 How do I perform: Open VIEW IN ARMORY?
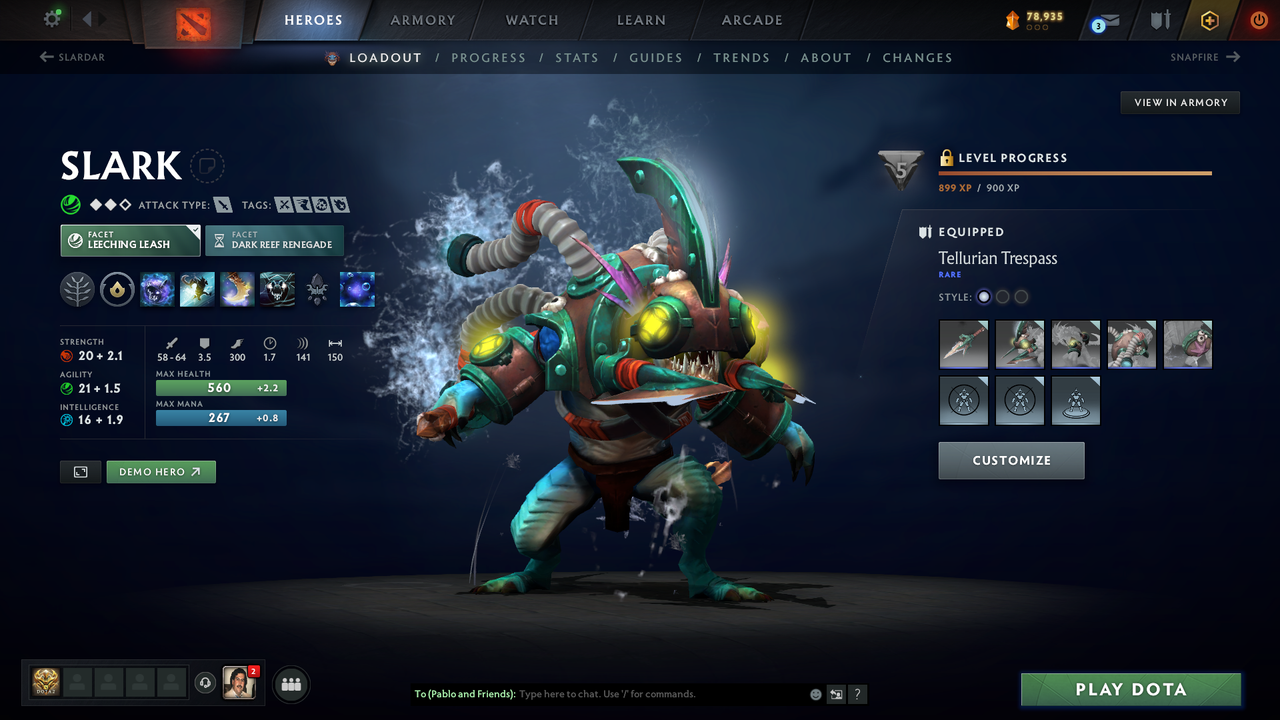(1179, 102)
